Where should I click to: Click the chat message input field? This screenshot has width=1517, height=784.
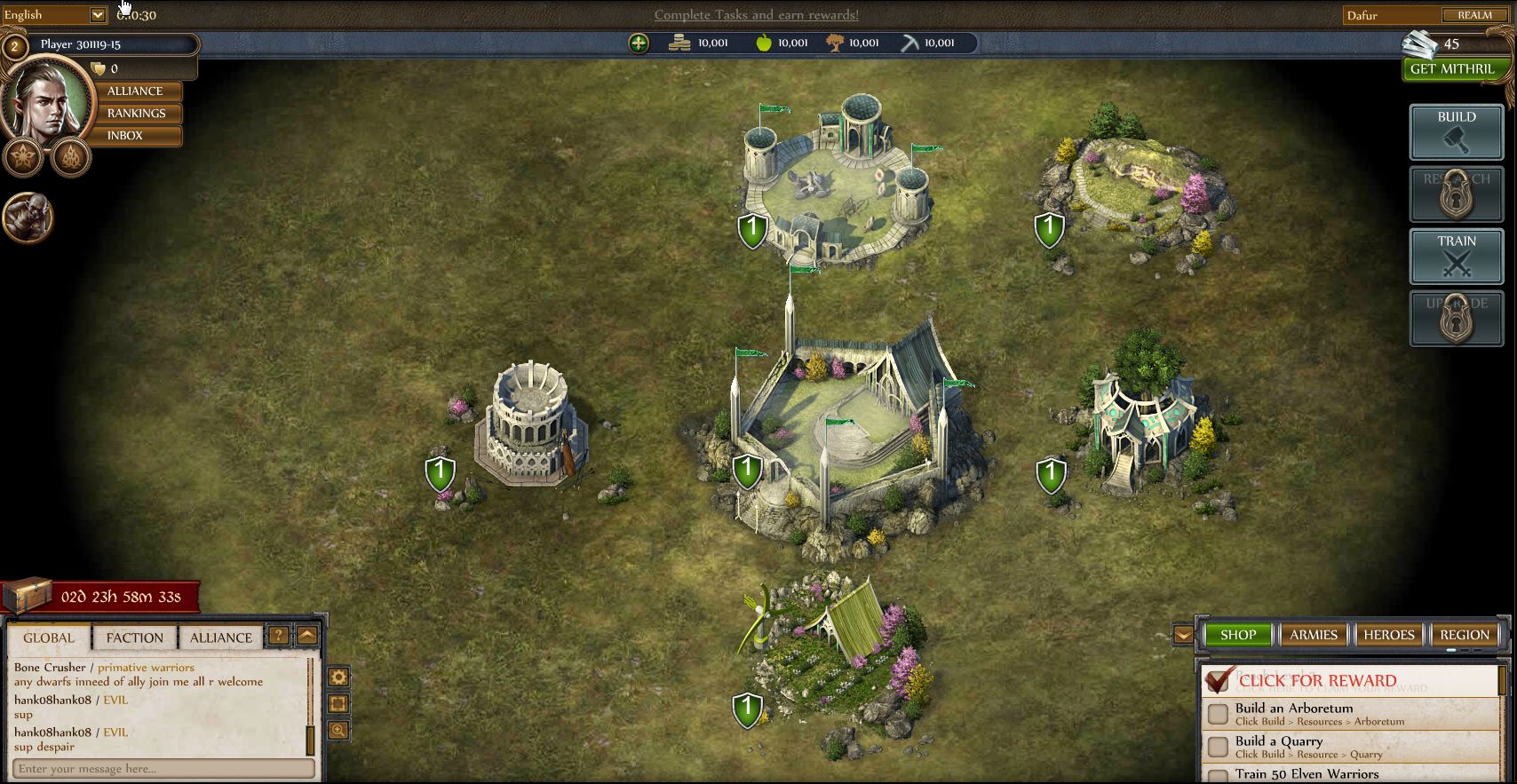164,769
